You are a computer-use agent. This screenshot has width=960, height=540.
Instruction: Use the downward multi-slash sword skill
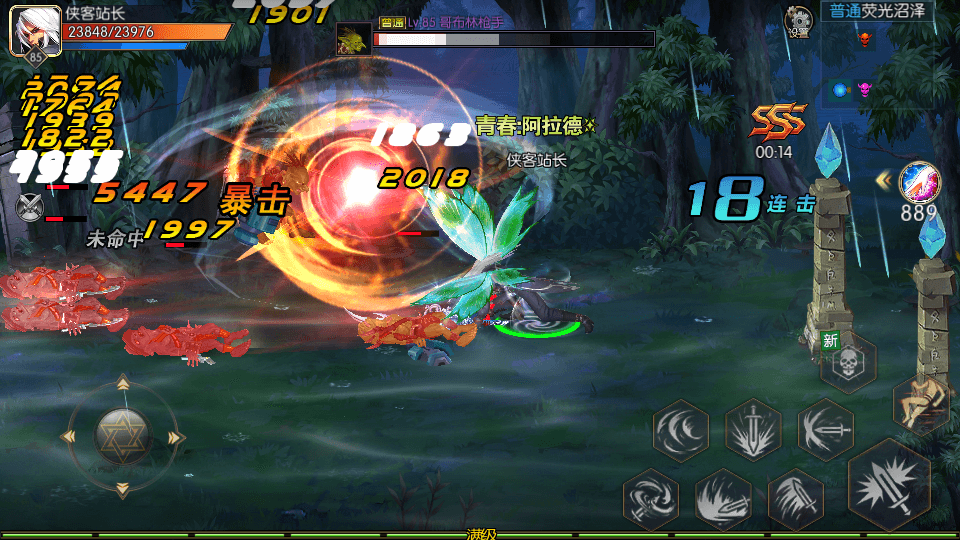tap(795, 498)
